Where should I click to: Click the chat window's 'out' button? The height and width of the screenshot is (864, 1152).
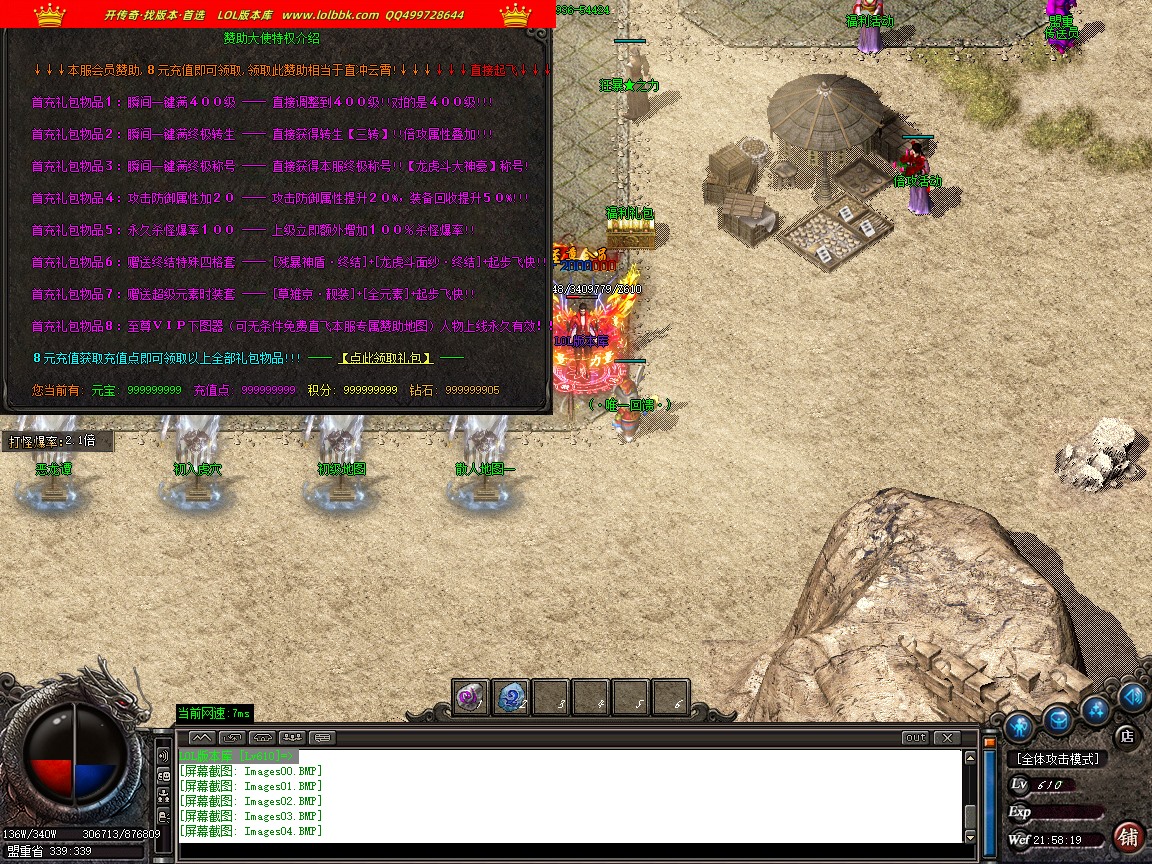coord(914,738)
